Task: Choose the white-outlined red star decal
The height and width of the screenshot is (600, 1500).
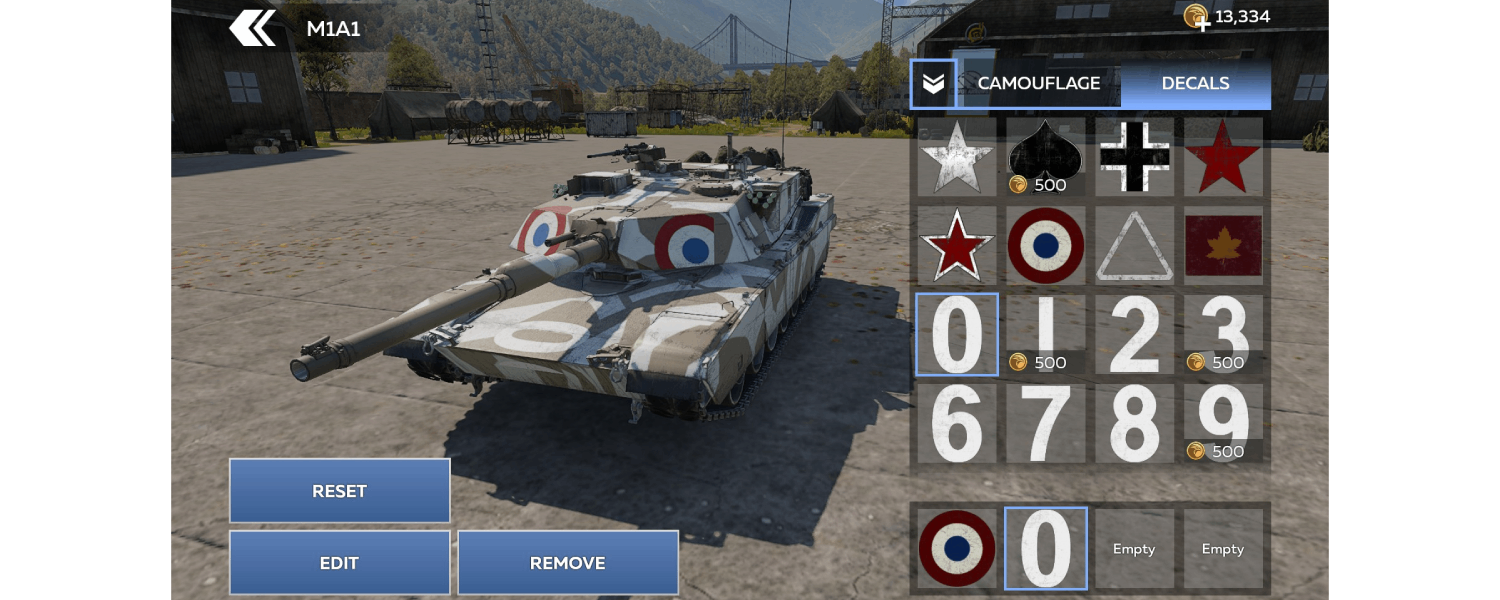Action: pos(957,246)
